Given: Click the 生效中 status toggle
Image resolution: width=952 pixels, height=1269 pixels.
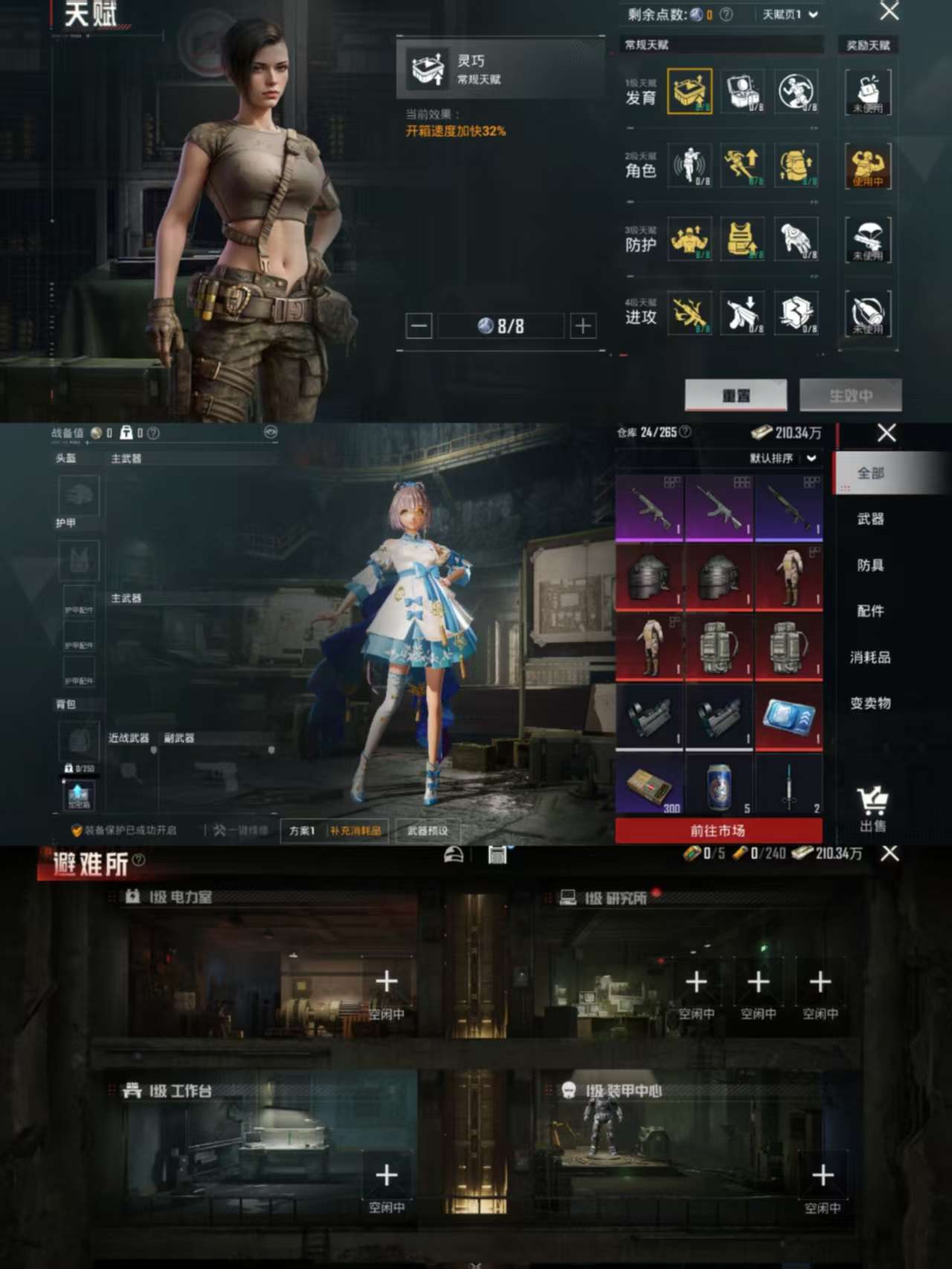Looking at the screenshot, I should point(851,395).
